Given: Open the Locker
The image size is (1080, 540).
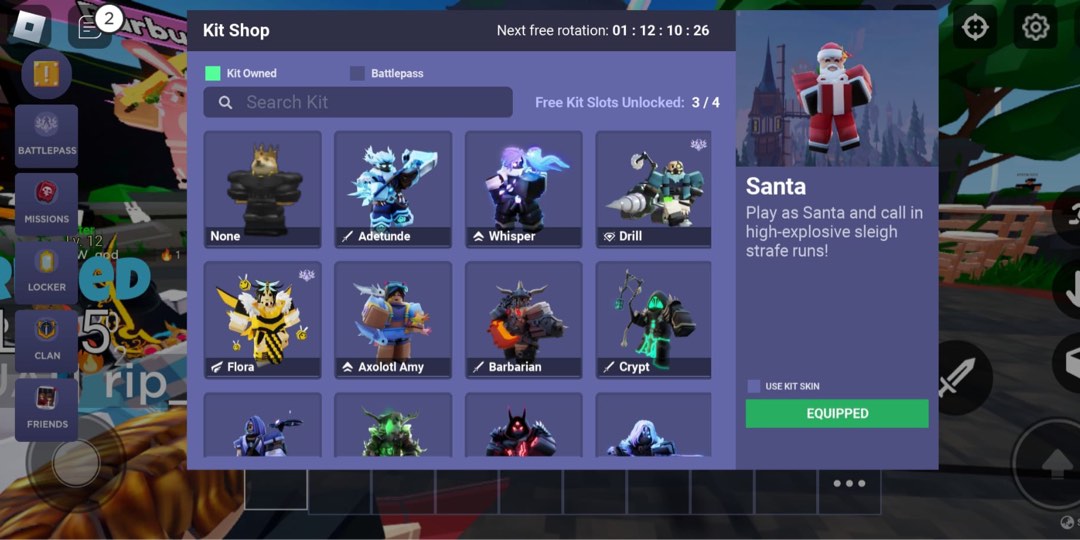Looking at the screenshot, I should pyautogui.click(x=46, y=272).
